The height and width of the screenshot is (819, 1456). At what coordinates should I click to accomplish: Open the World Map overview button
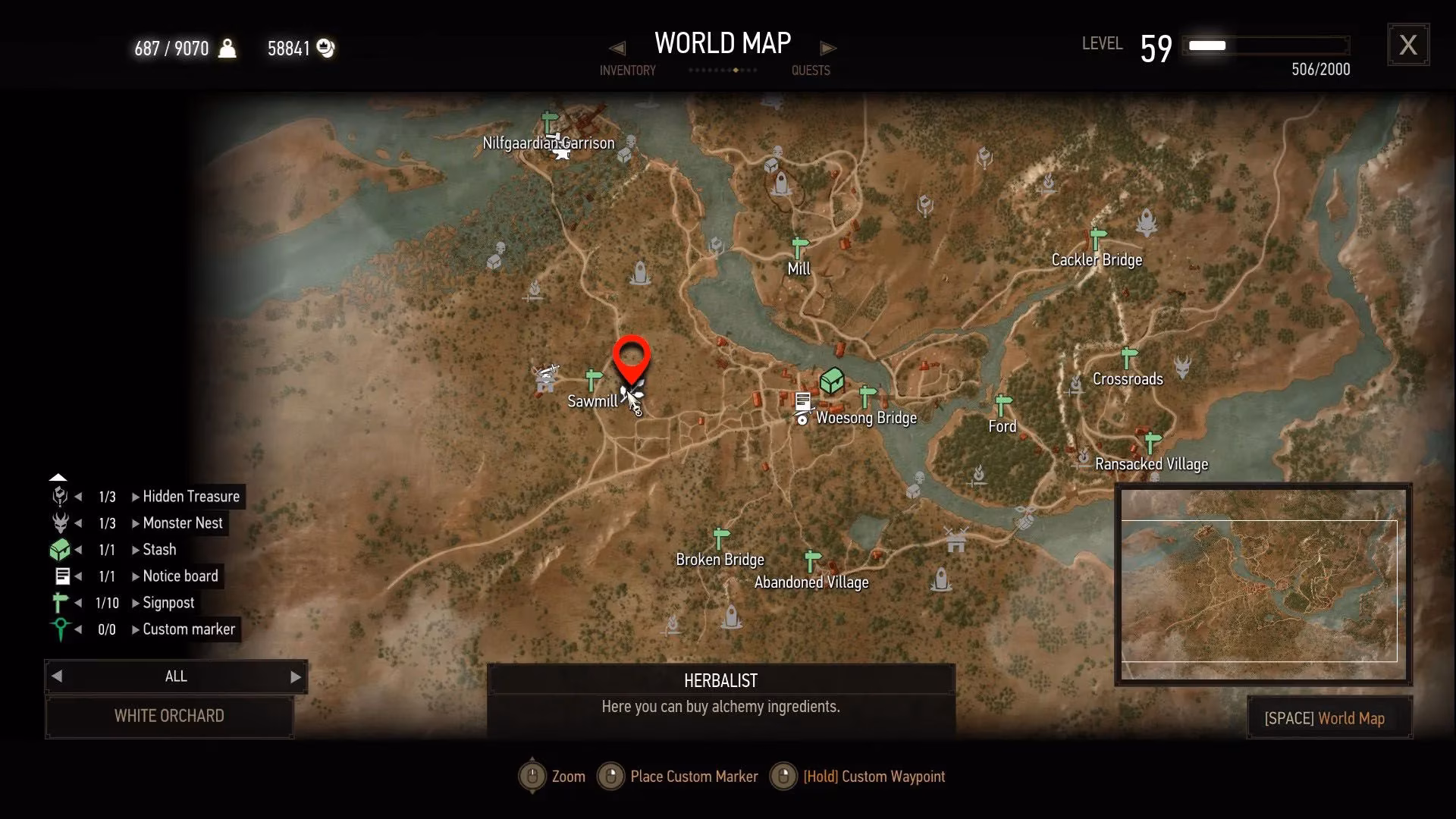pos(1329,718)
